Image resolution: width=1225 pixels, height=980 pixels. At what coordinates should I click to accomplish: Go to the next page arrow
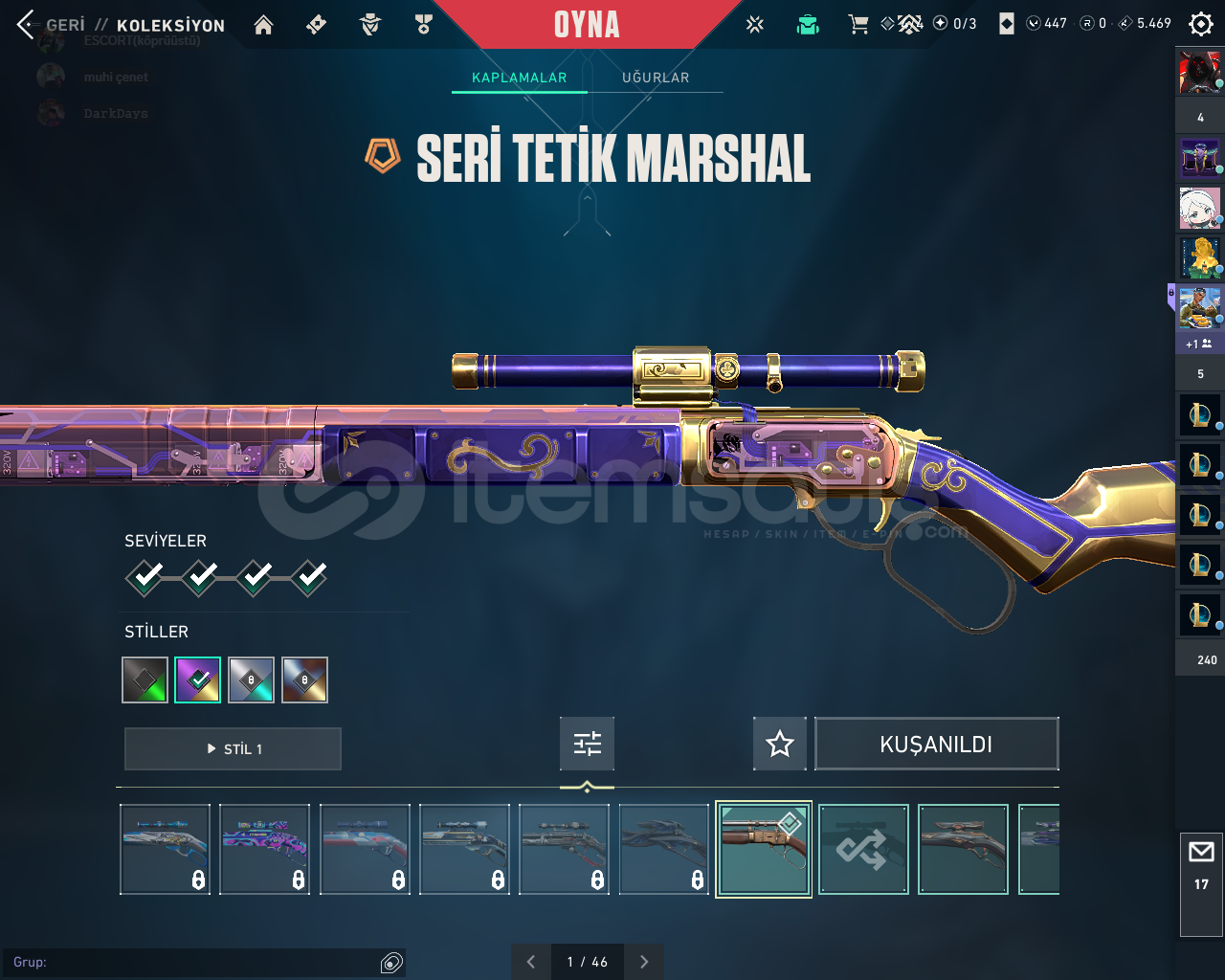click(x=644, y=962)
